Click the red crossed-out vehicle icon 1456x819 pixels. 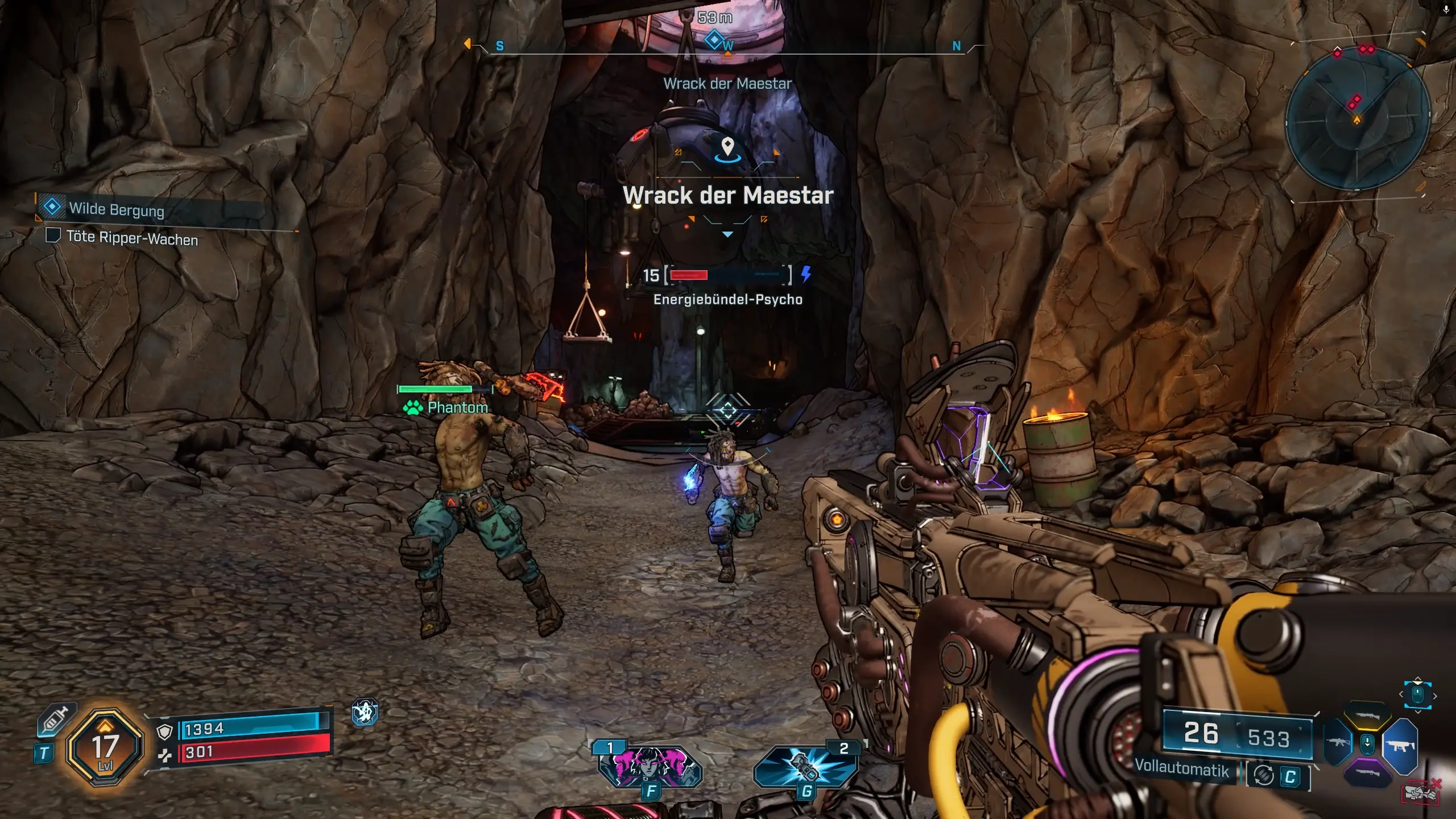pyautogui.click(x=1421, y=791)
